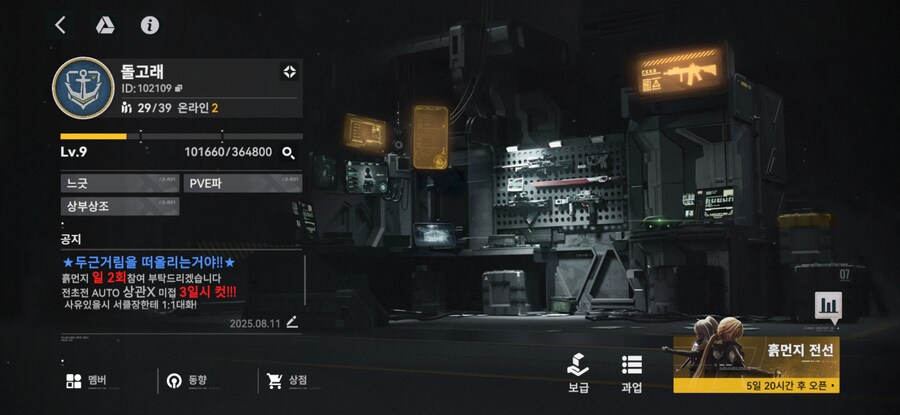Open the 과업 task list

pos(631,372)
